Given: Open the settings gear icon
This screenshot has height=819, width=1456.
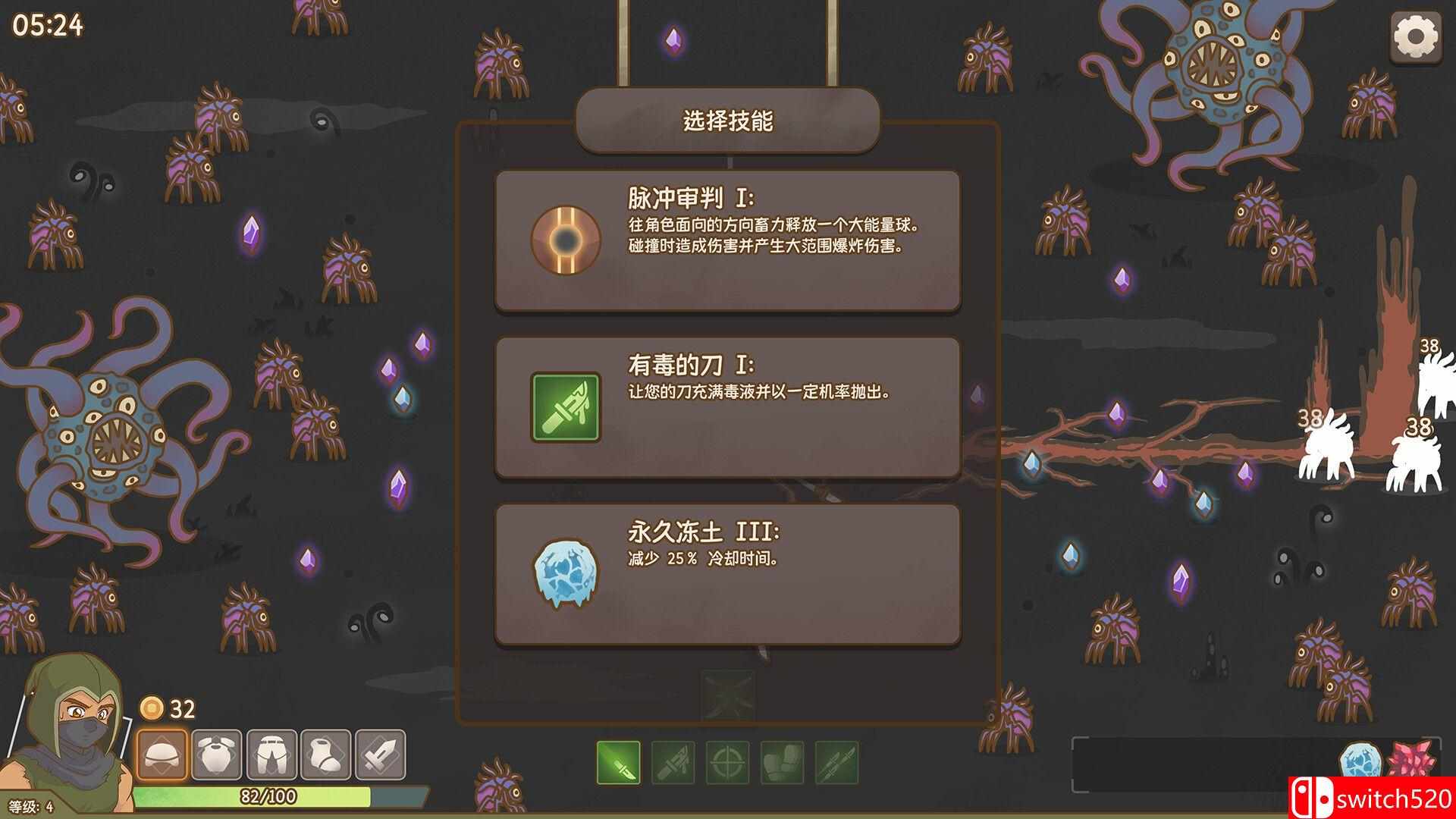Looking at the screenshot, I should [1417, 35].
